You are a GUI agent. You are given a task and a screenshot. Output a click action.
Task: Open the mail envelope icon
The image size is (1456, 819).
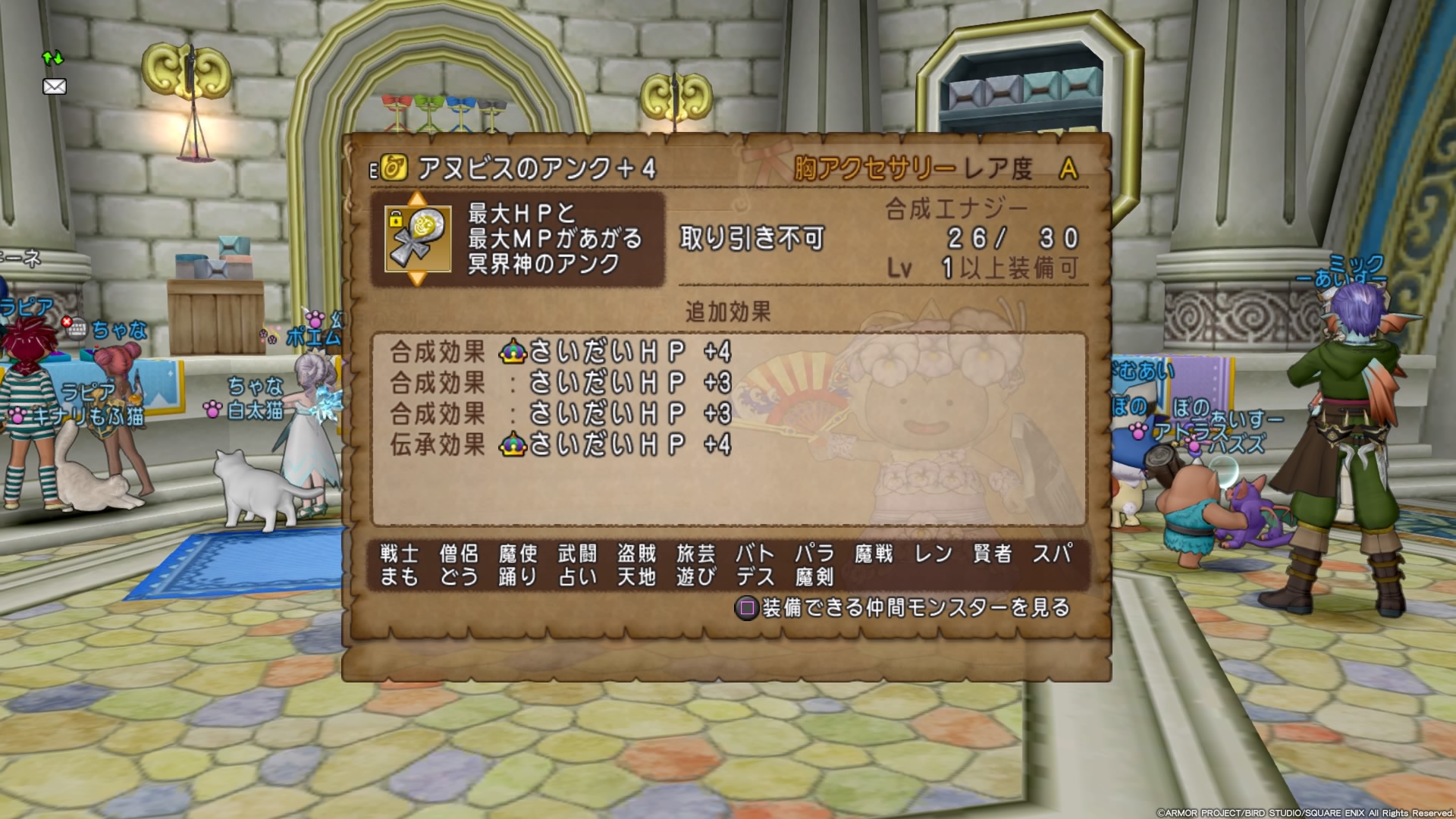(55, 86)
